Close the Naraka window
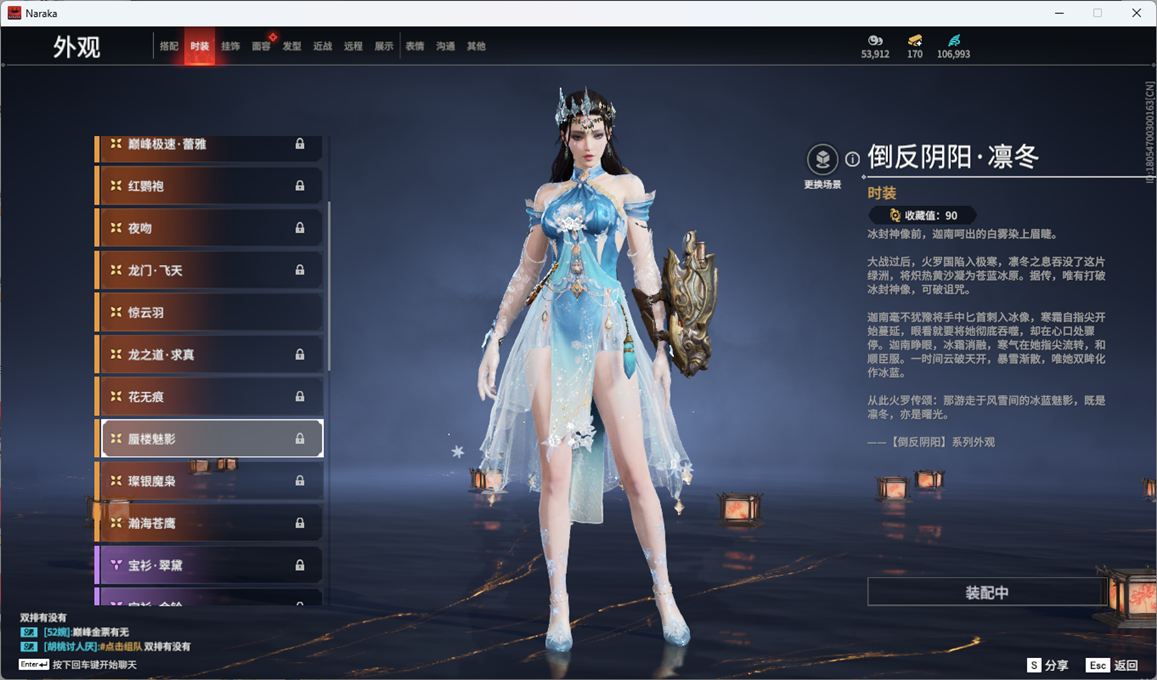 tap(1135, 13)
